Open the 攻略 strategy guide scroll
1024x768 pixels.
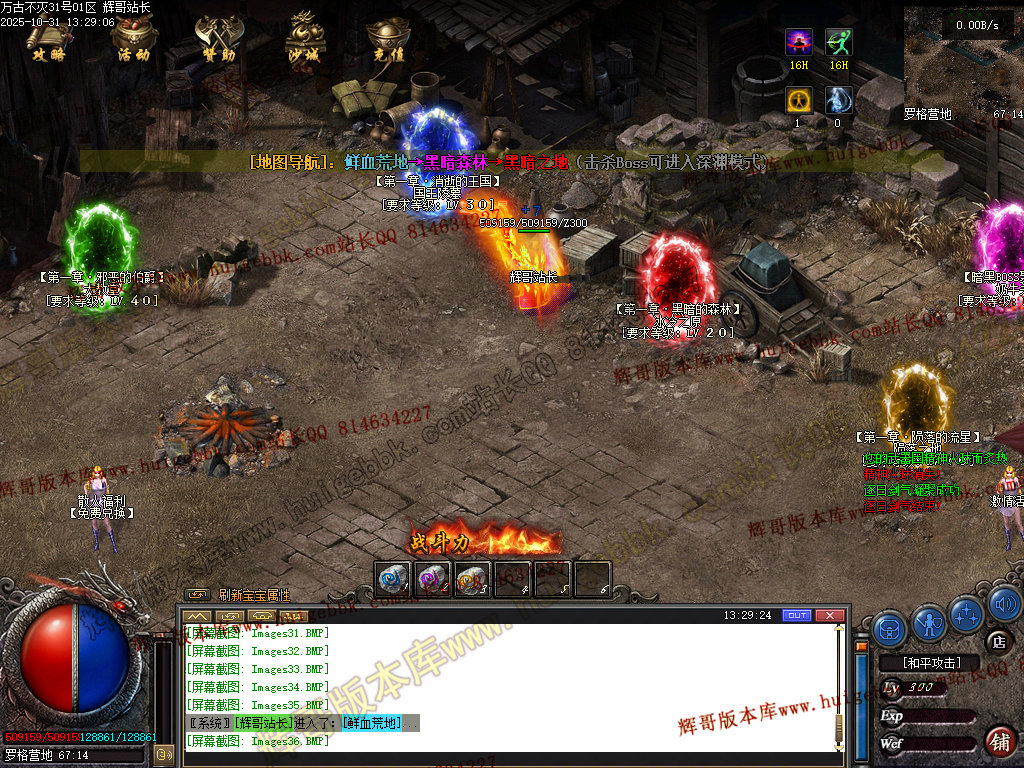pyautogui.click(x=48, y=38)
